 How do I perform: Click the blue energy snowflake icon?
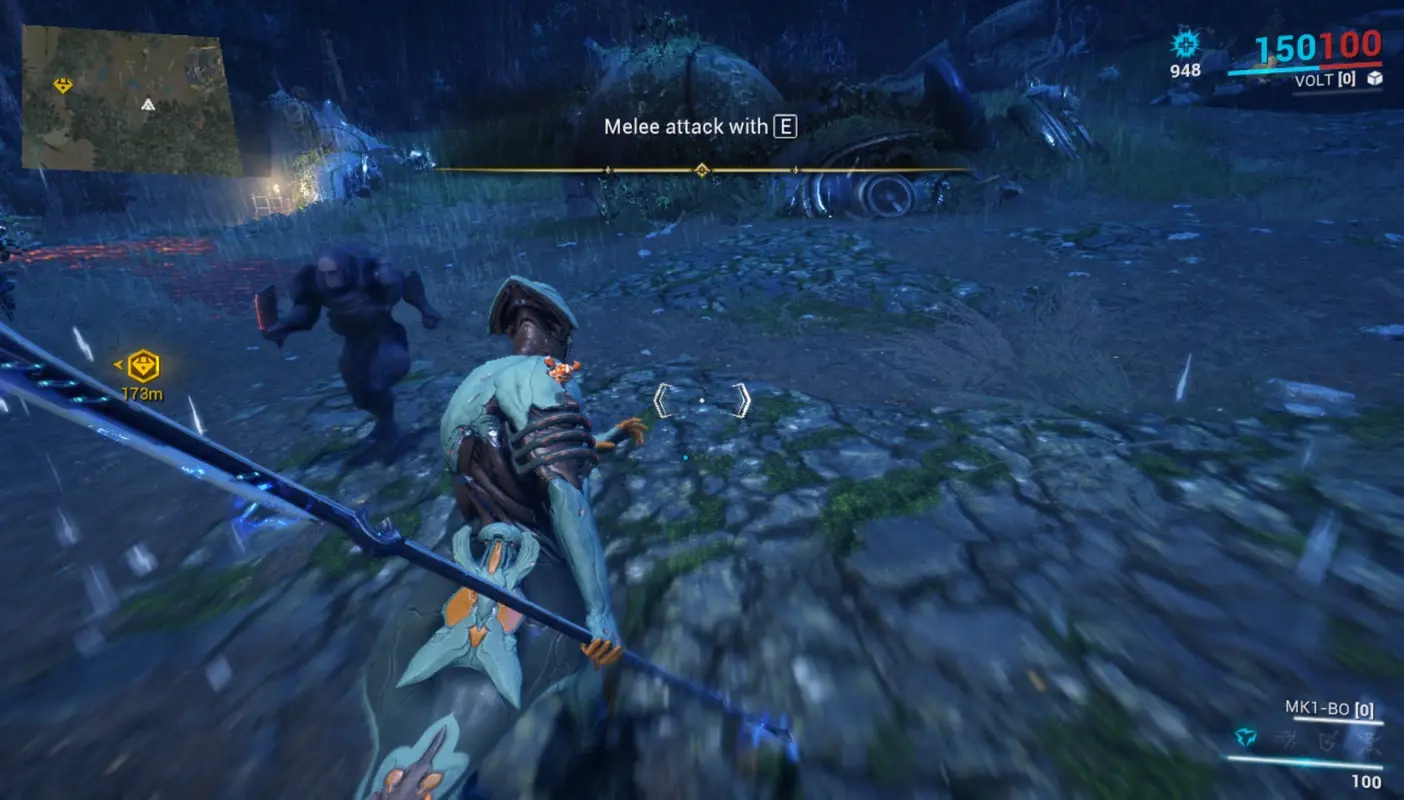click(1186, 46)
